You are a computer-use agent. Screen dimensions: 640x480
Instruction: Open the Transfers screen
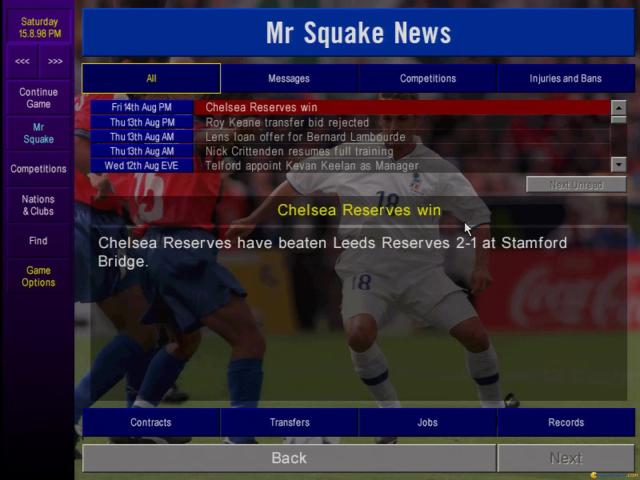289,422
